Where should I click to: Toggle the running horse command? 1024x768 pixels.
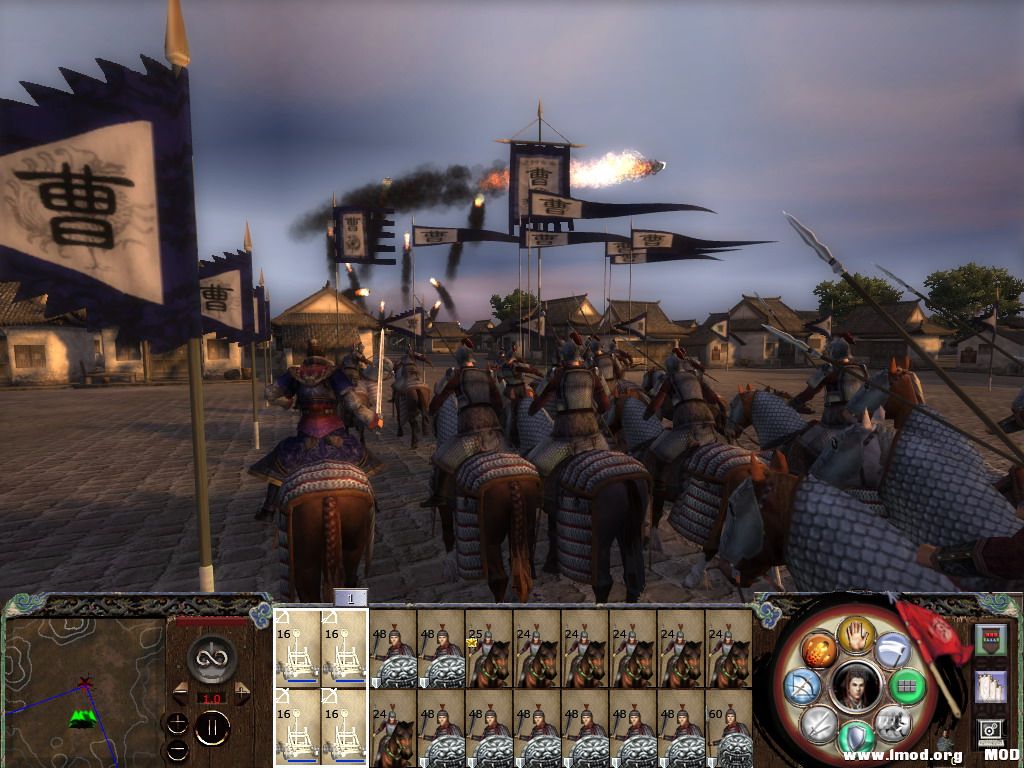point(891,722)
